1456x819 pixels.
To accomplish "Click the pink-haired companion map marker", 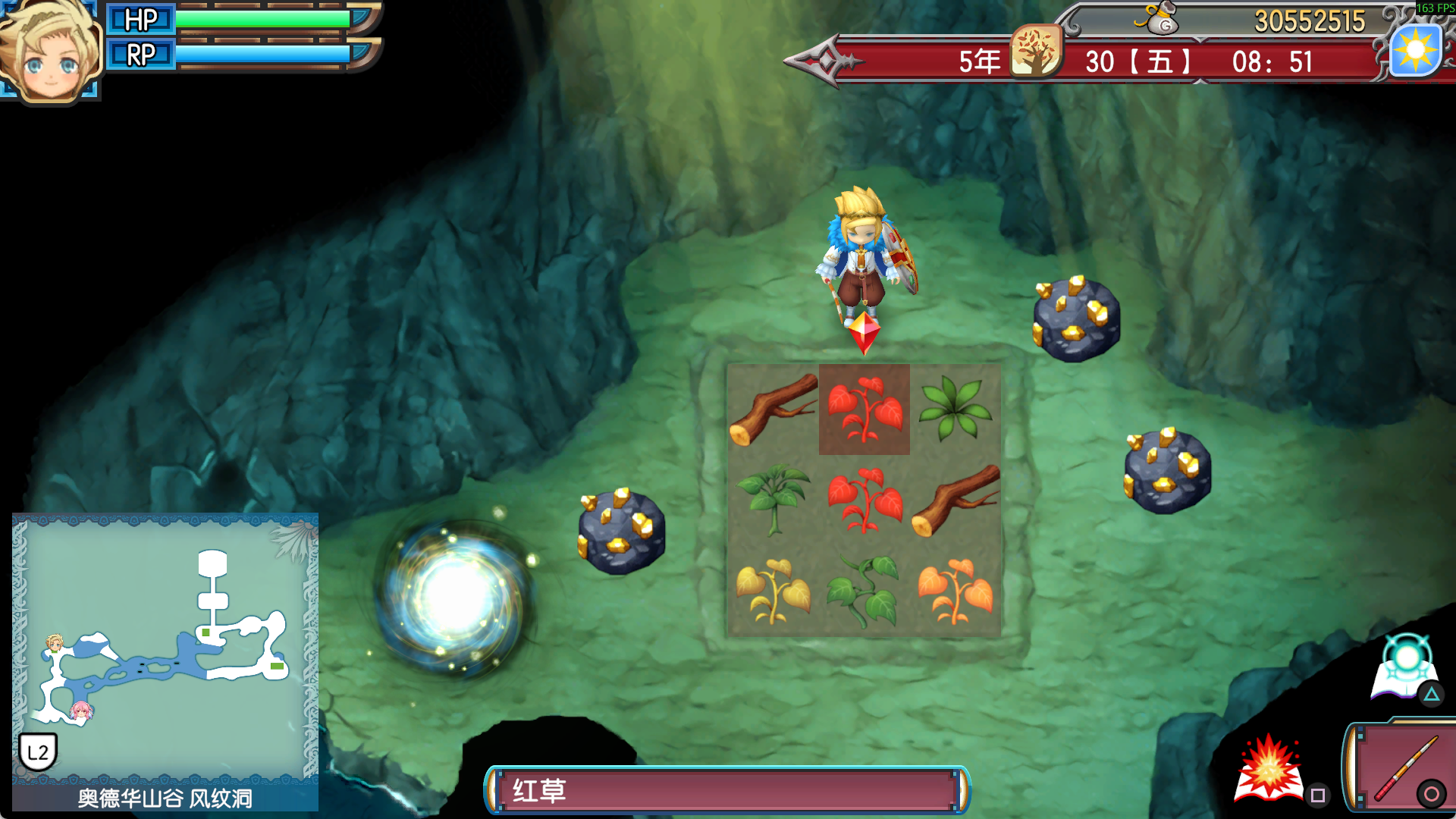I will coord(80,711).
